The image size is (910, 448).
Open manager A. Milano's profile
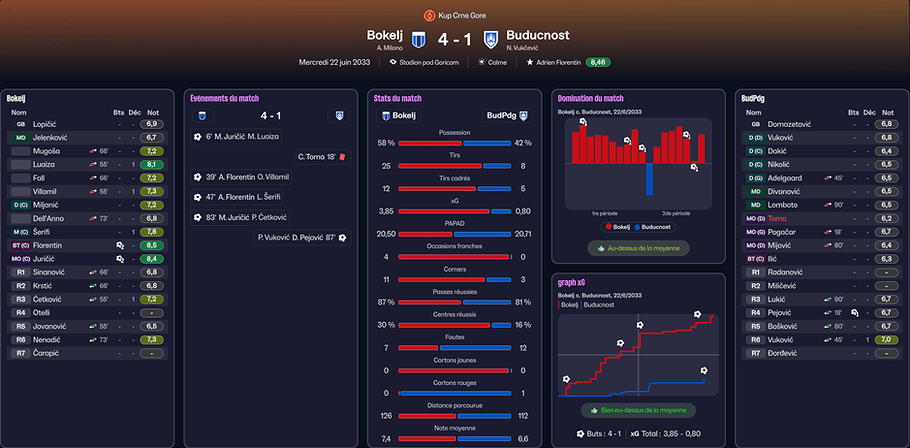389,47
